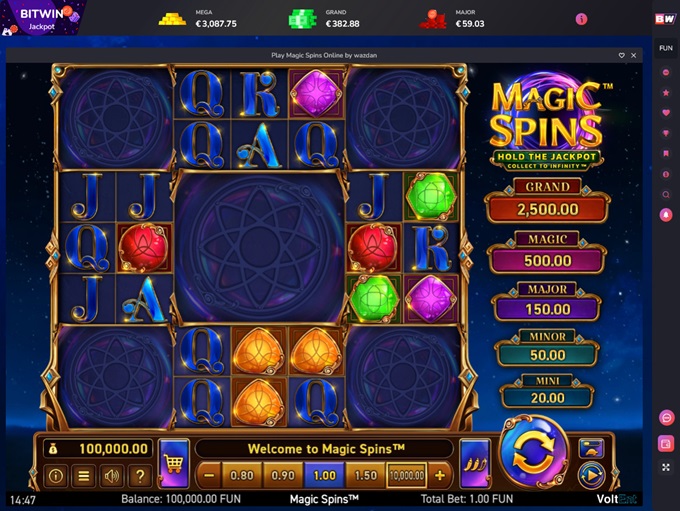680x511 pixels.
Task: Set the bet to 1.50
Action: coord(365,476)
